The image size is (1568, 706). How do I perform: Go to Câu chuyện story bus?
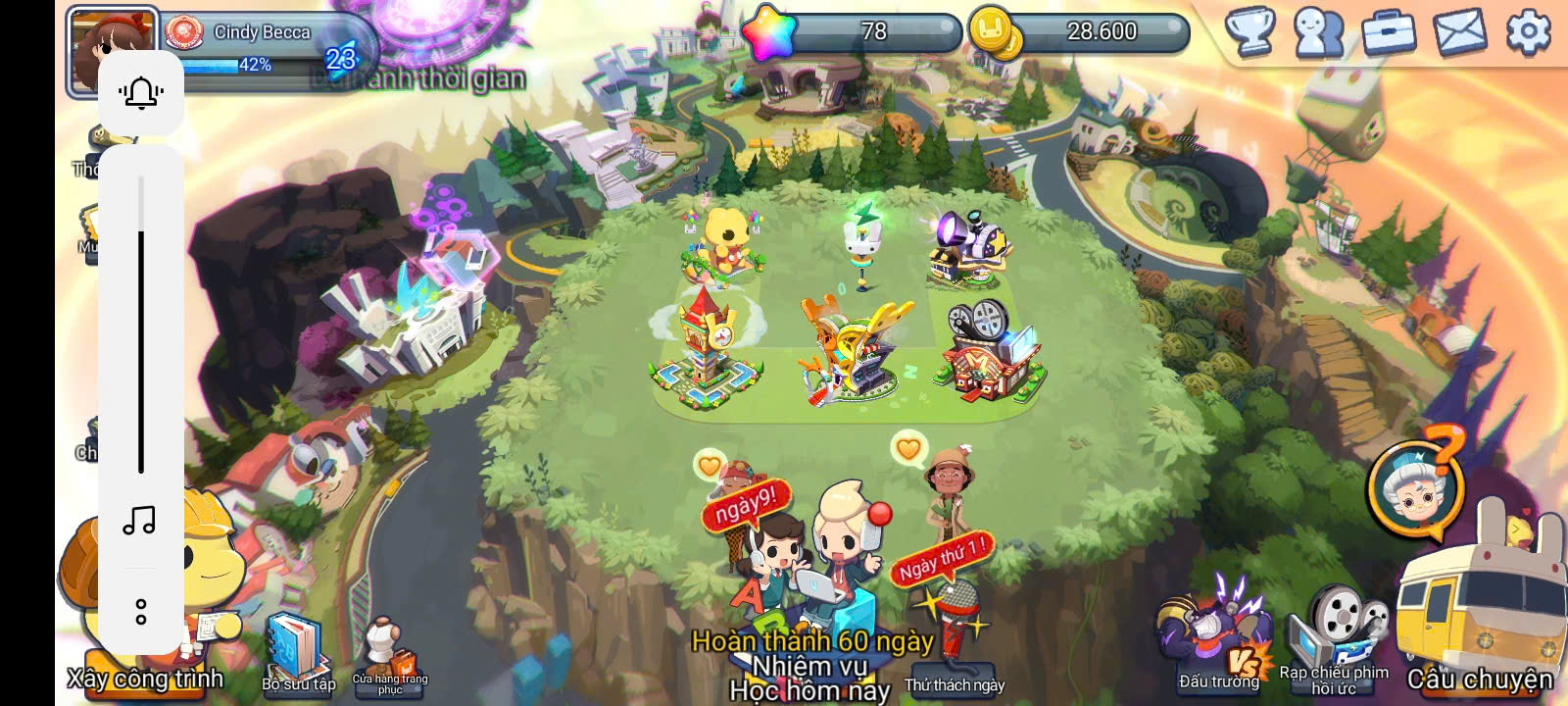pyautogui.click(x=1478, y=618)
